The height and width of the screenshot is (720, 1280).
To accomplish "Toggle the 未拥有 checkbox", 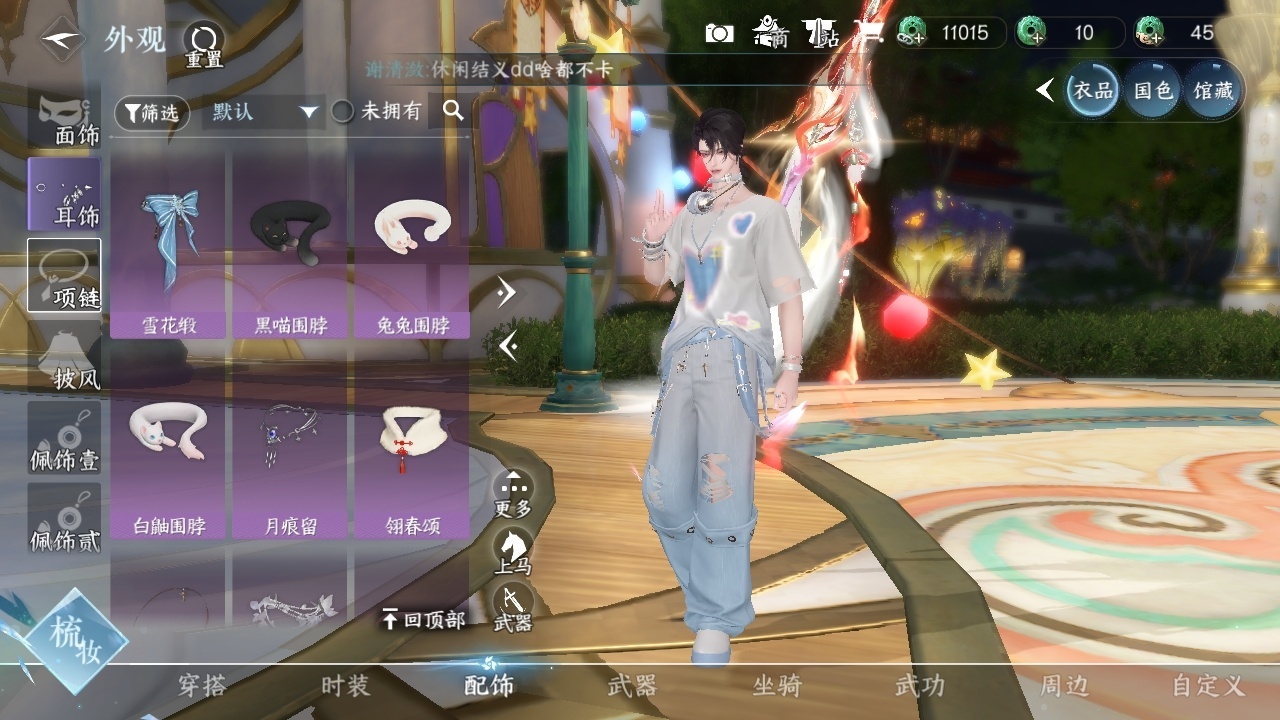I will click(343, 112).
